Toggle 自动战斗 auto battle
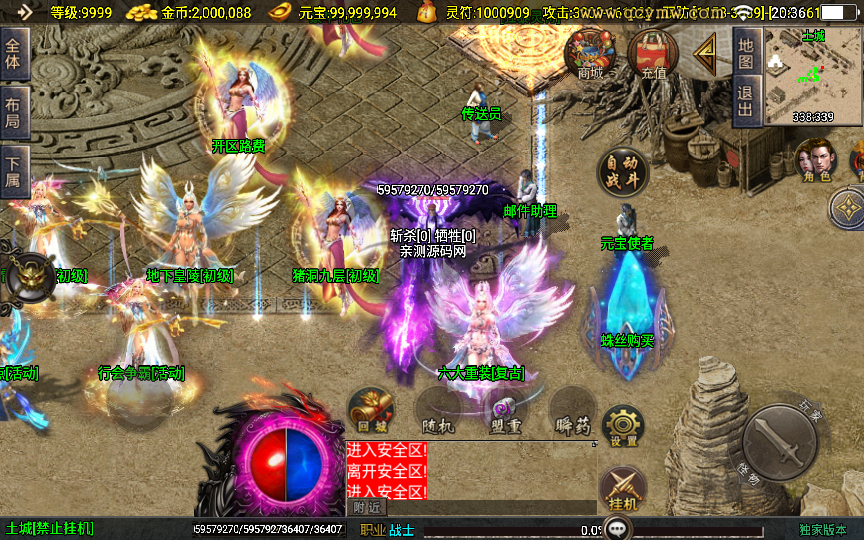The width and height of the screenshot is (864, 540). click(x=622, y=172)
